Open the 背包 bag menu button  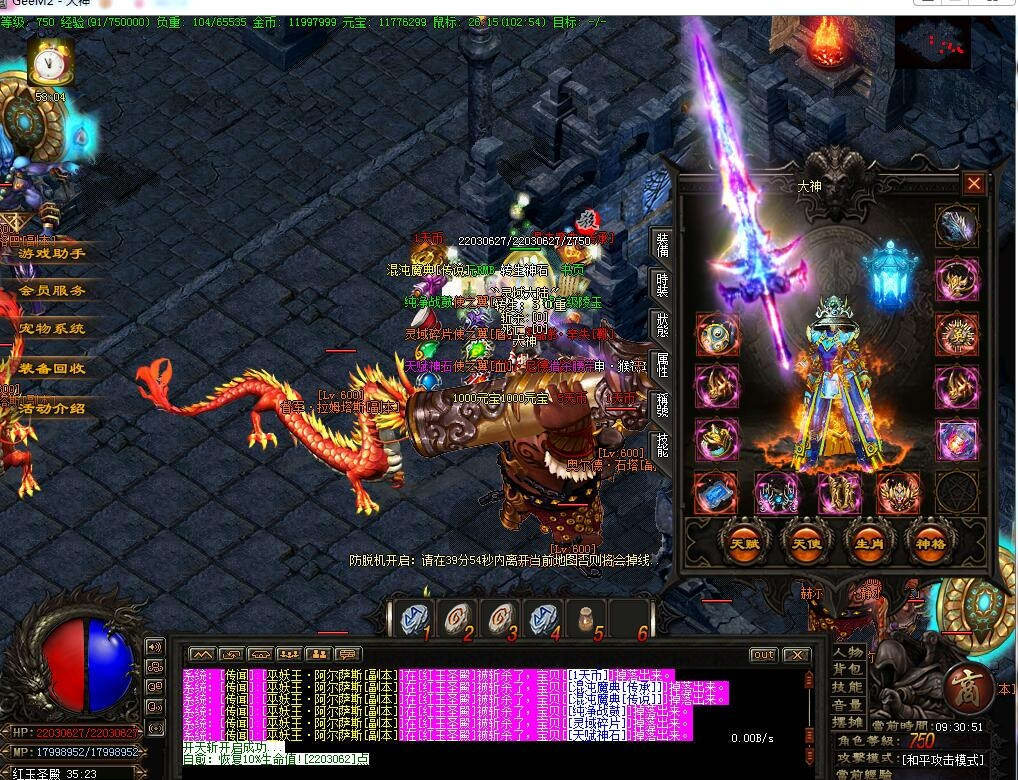tap(848, 669)
